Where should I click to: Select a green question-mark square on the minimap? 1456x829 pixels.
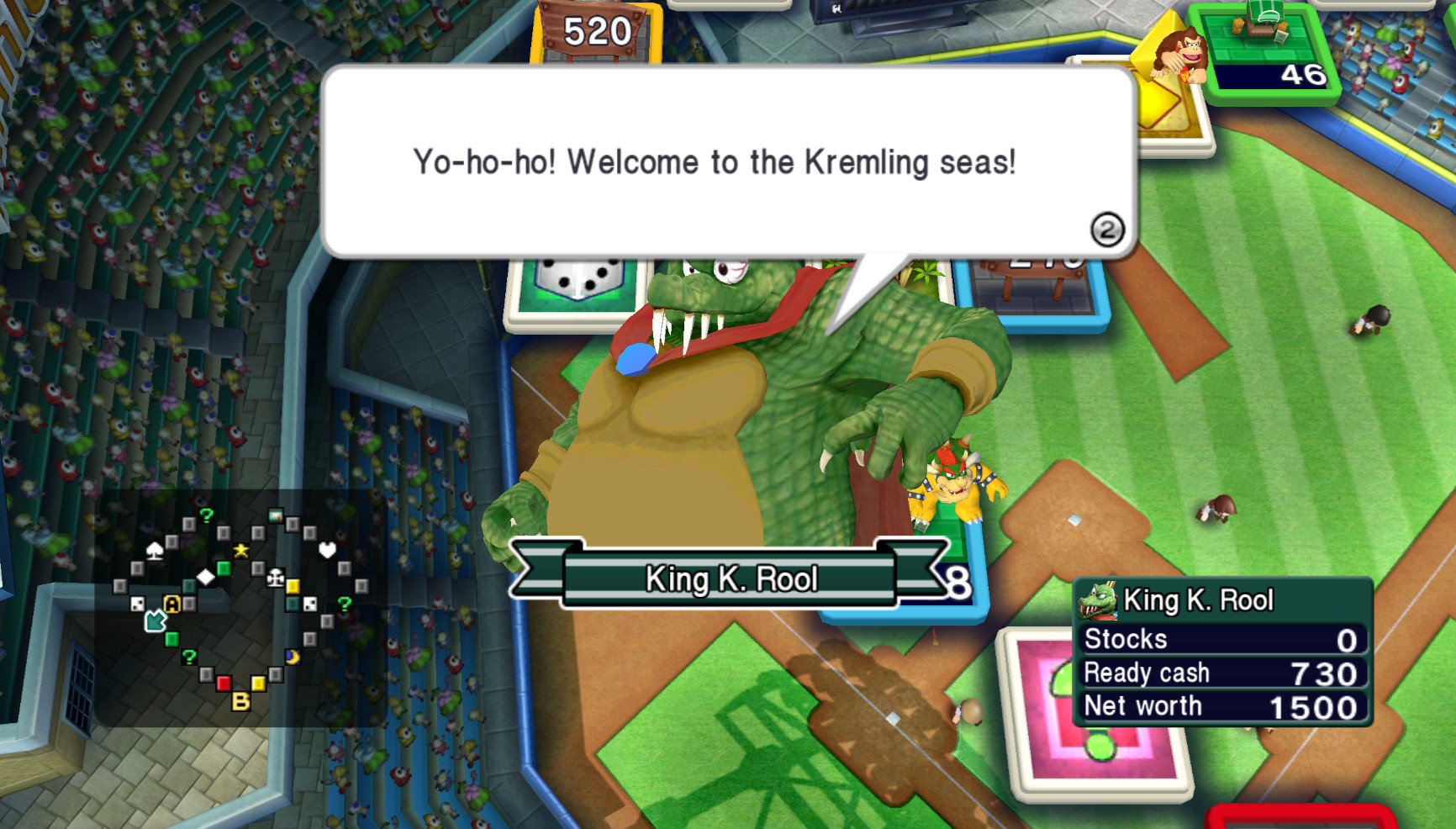pyautogui.click(x=208, y=515)
